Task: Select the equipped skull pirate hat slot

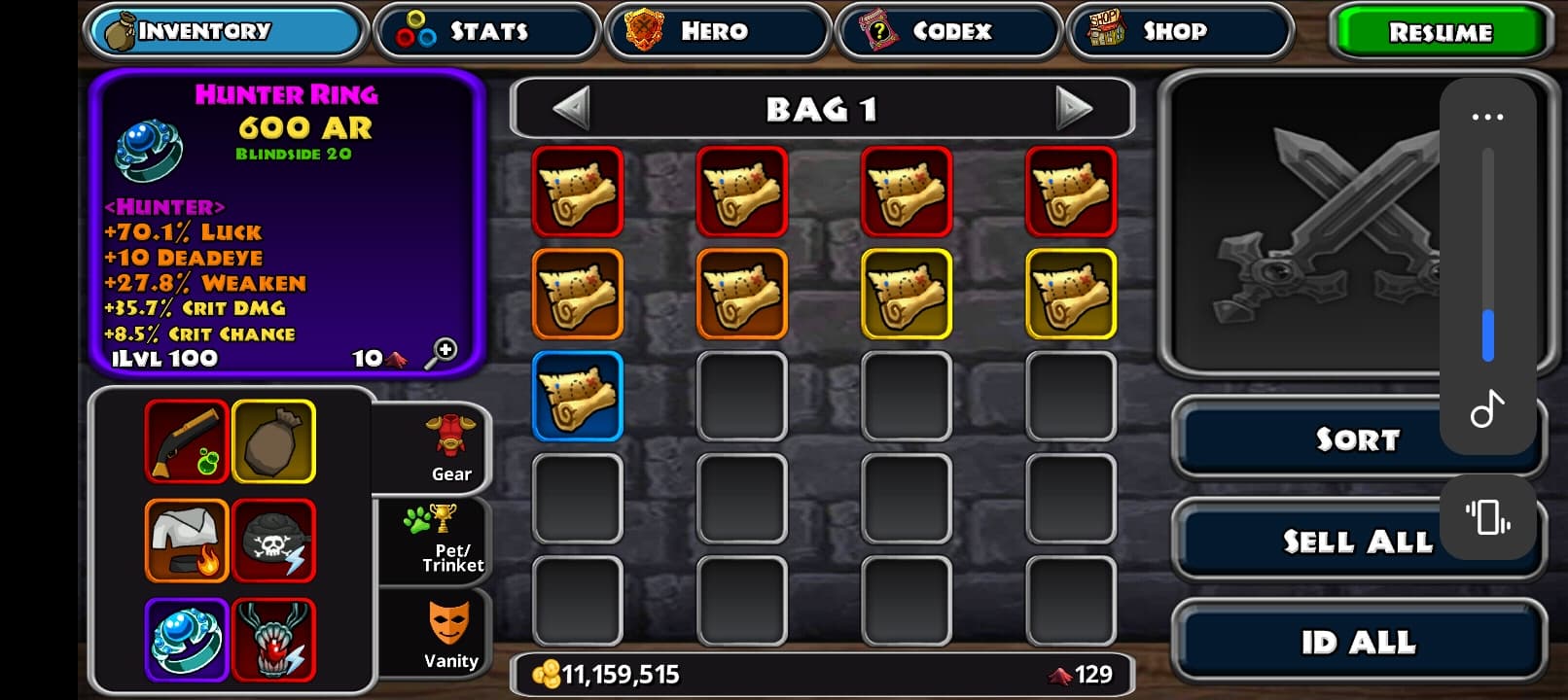Action: (273, 541)
